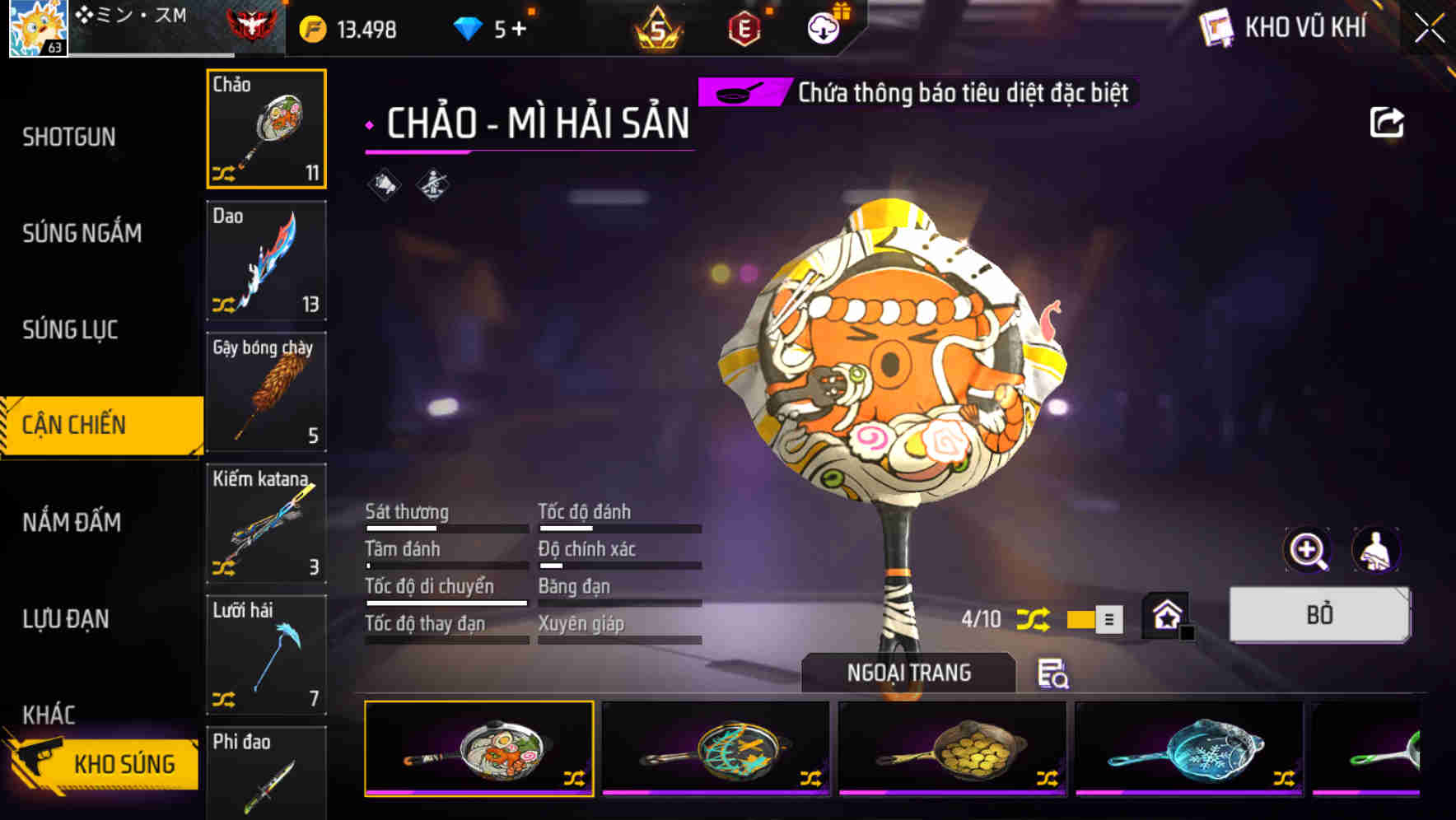Switch to the Ngoại Trang tab

908,672
